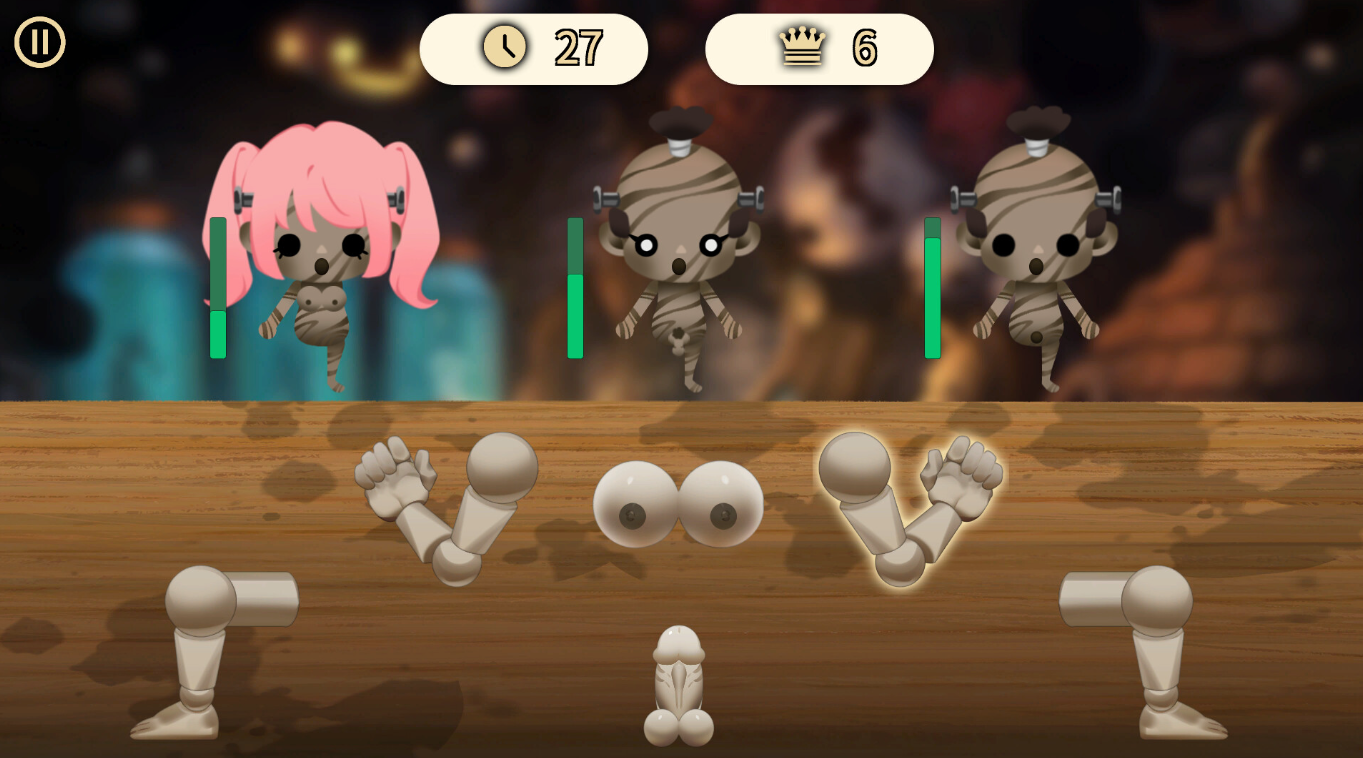1363x758 pixels.
Task: Pause the game
Action: tap(40, 43)
